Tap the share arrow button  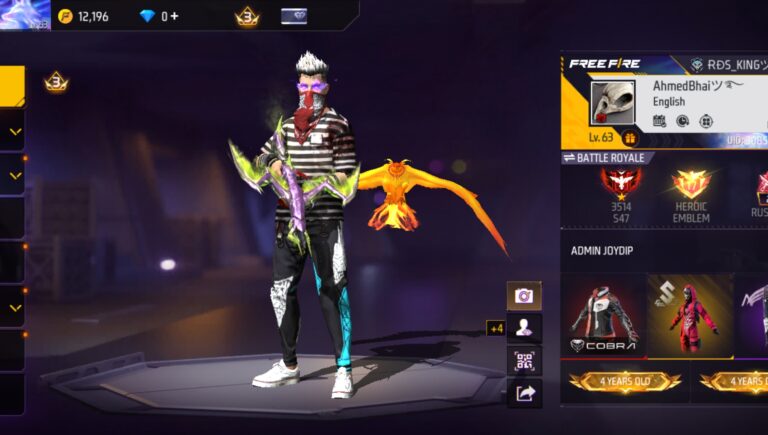523,394
